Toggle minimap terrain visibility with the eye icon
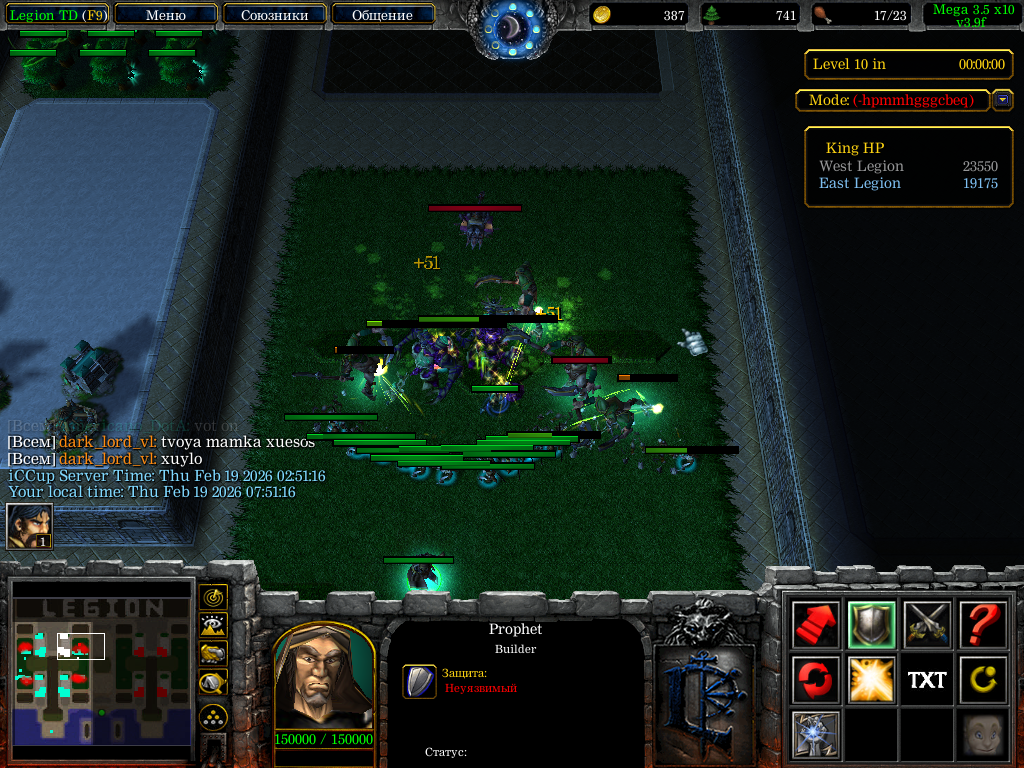The width and height of the screenshot is (1024, 768). pos(213,626)
